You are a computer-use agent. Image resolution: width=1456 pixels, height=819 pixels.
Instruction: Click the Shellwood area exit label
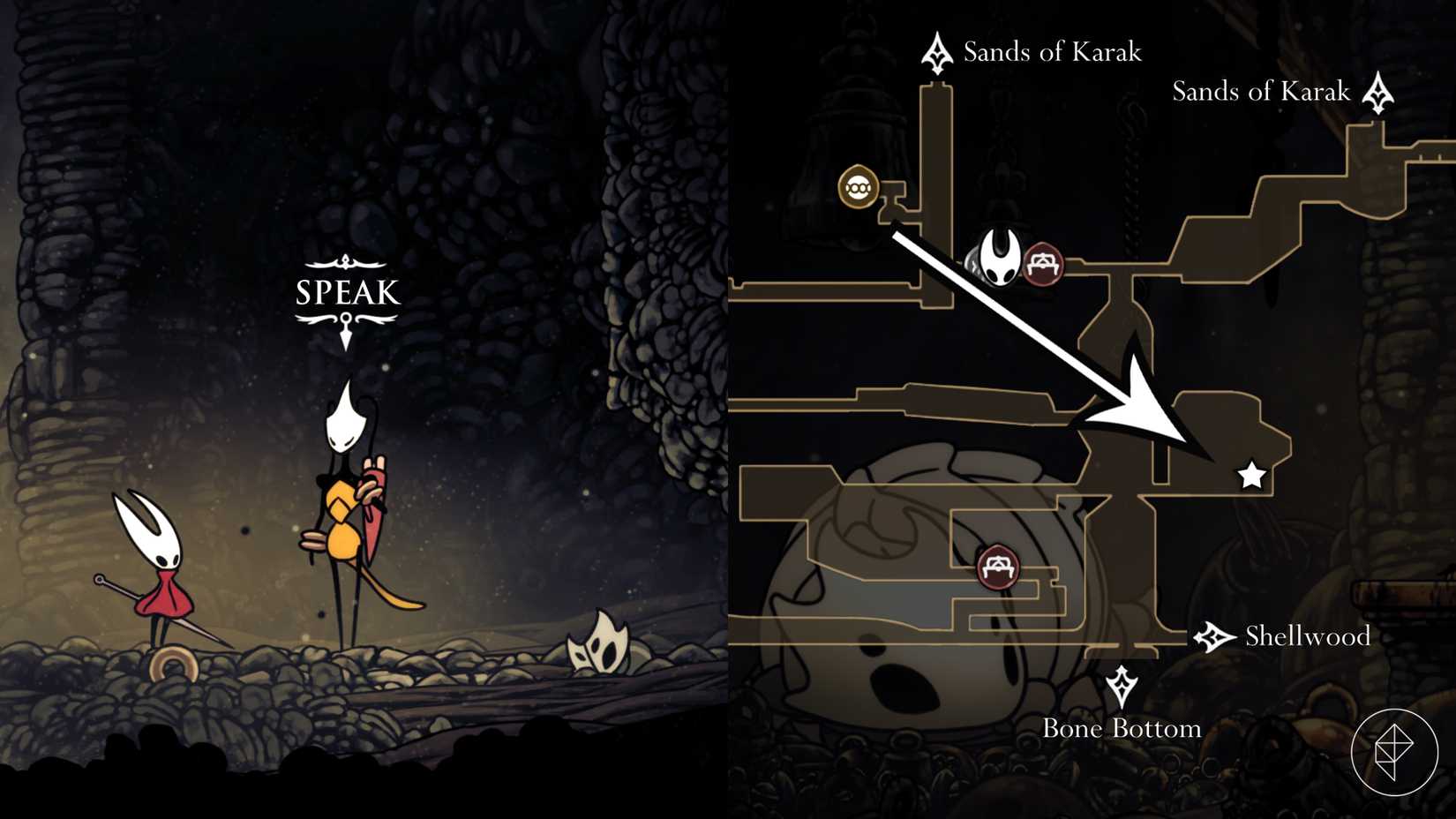pyautogui.click(x=1307, y=636)
